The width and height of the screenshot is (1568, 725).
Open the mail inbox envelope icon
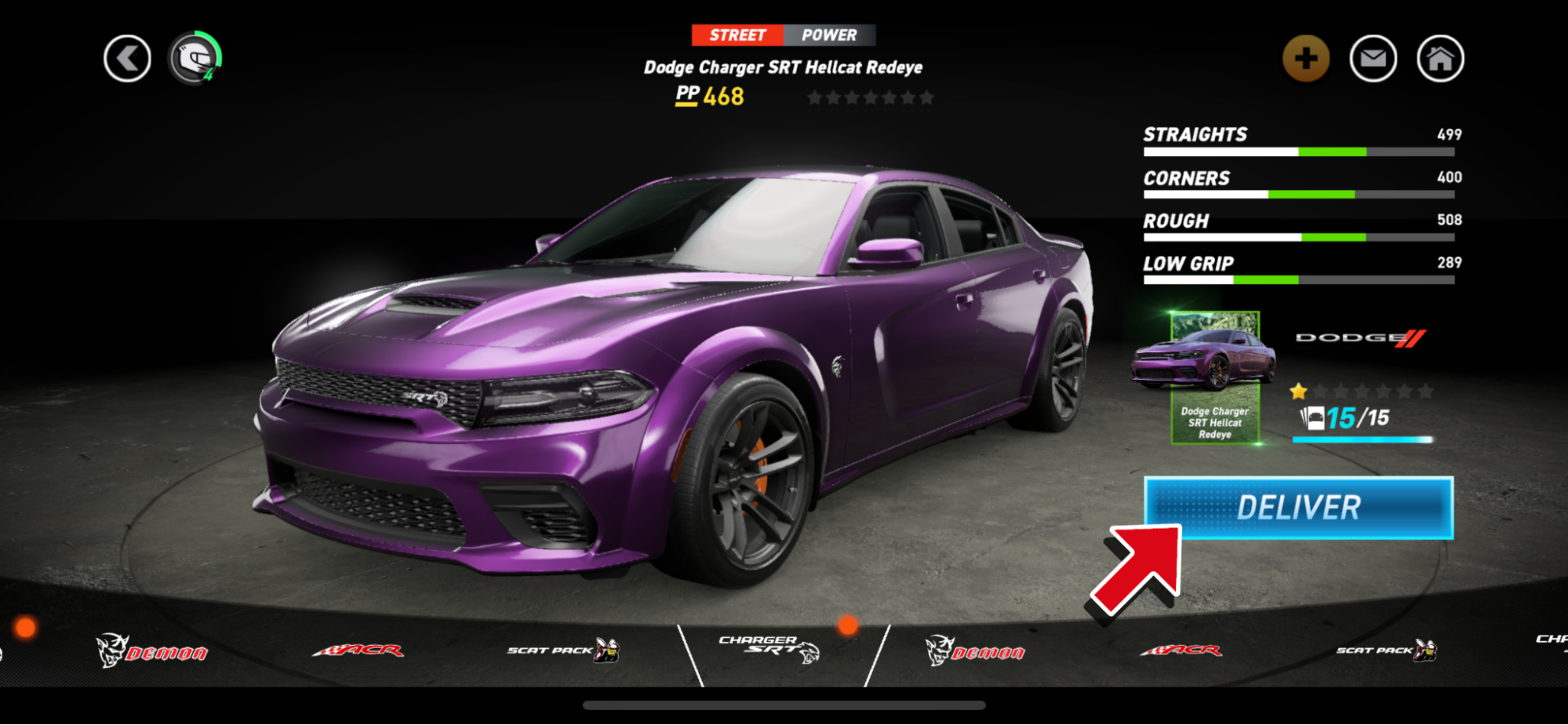[1373, 57]
